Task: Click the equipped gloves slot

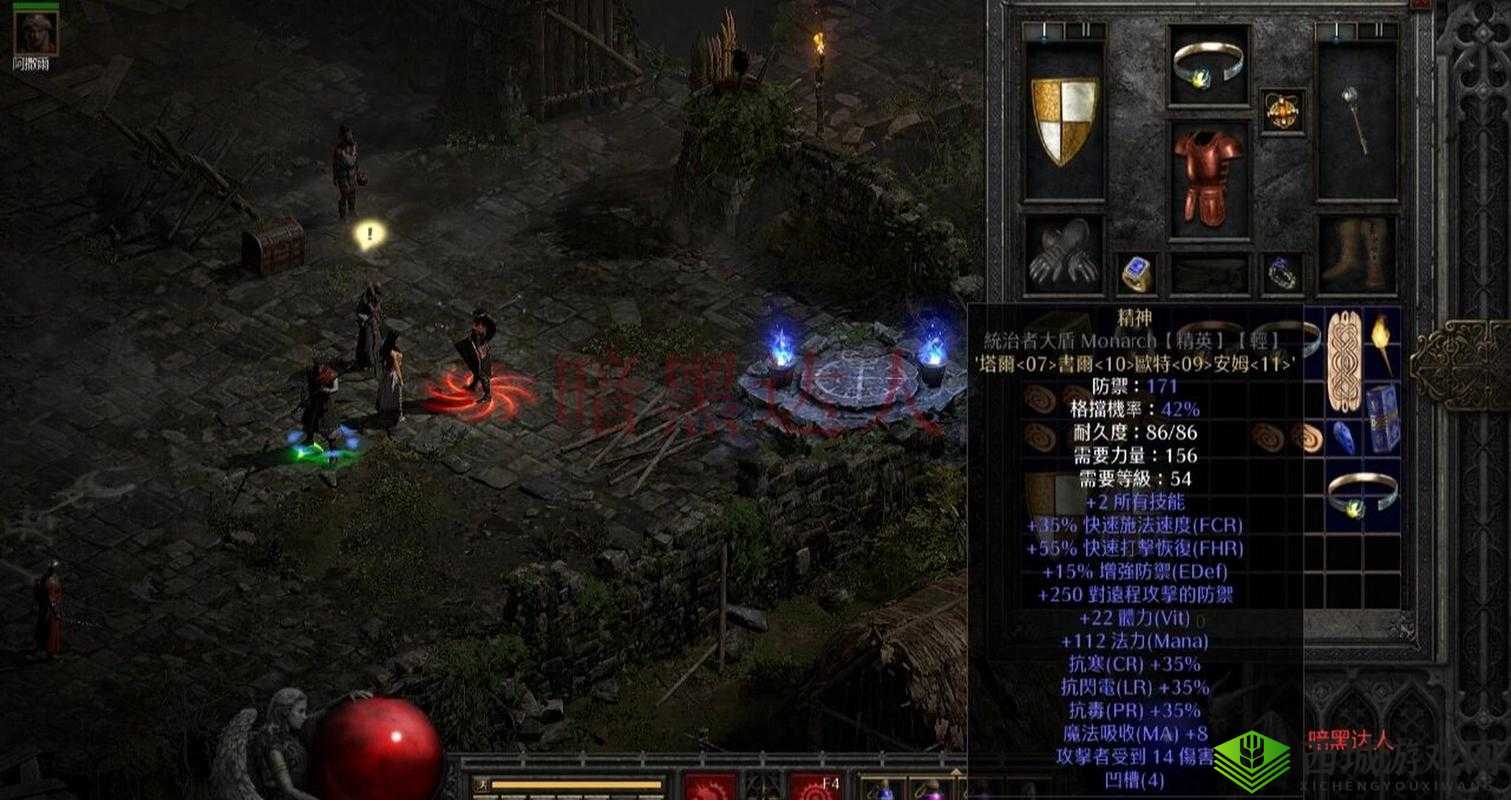Action: tap(1064, 255)
